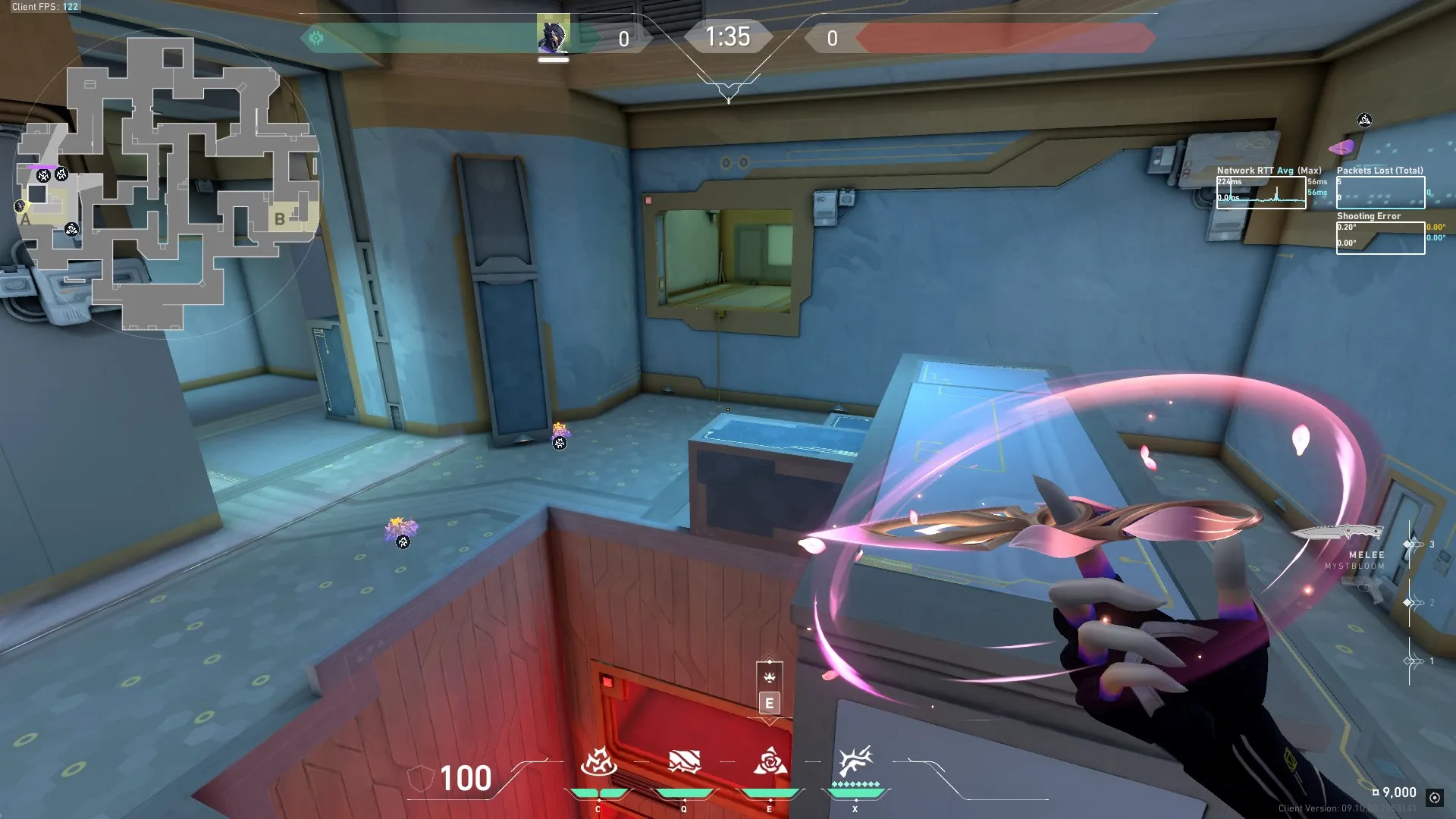
Task: Click the round target icon beside credits
Action: (x=1434, y=797)
